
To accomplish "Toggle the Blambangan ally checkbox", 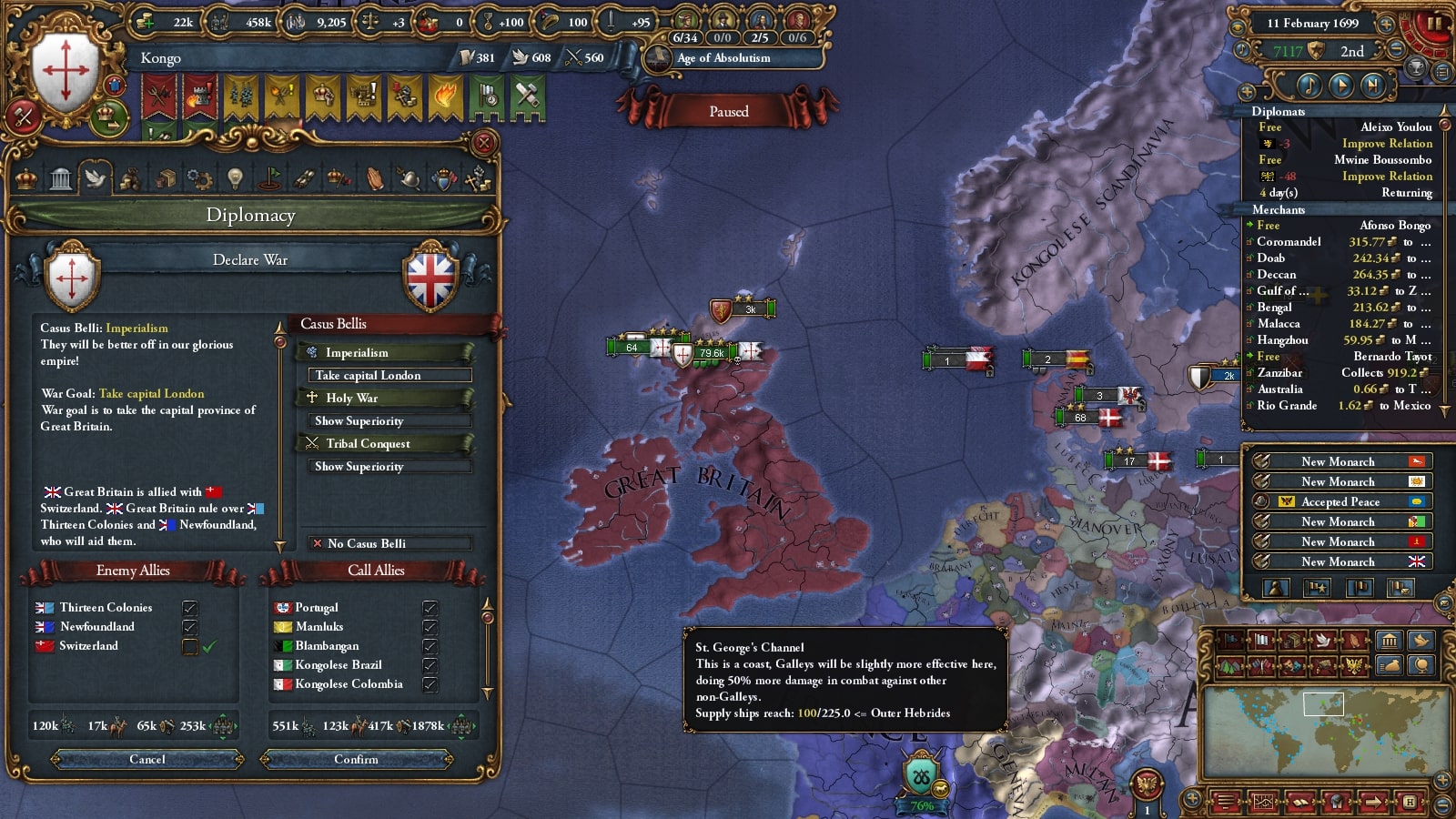I will [430, 646].
